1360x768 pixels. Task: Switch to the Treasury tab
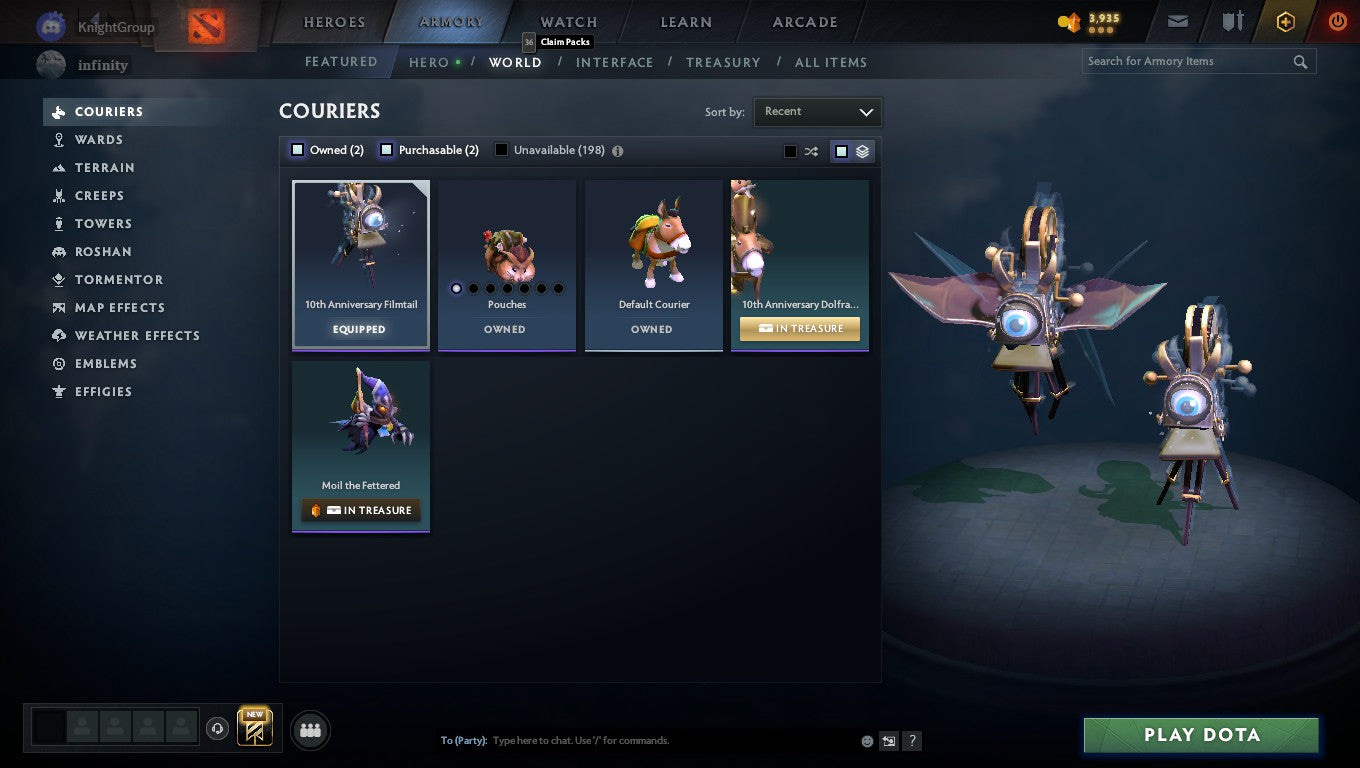(x=723, y=62)
